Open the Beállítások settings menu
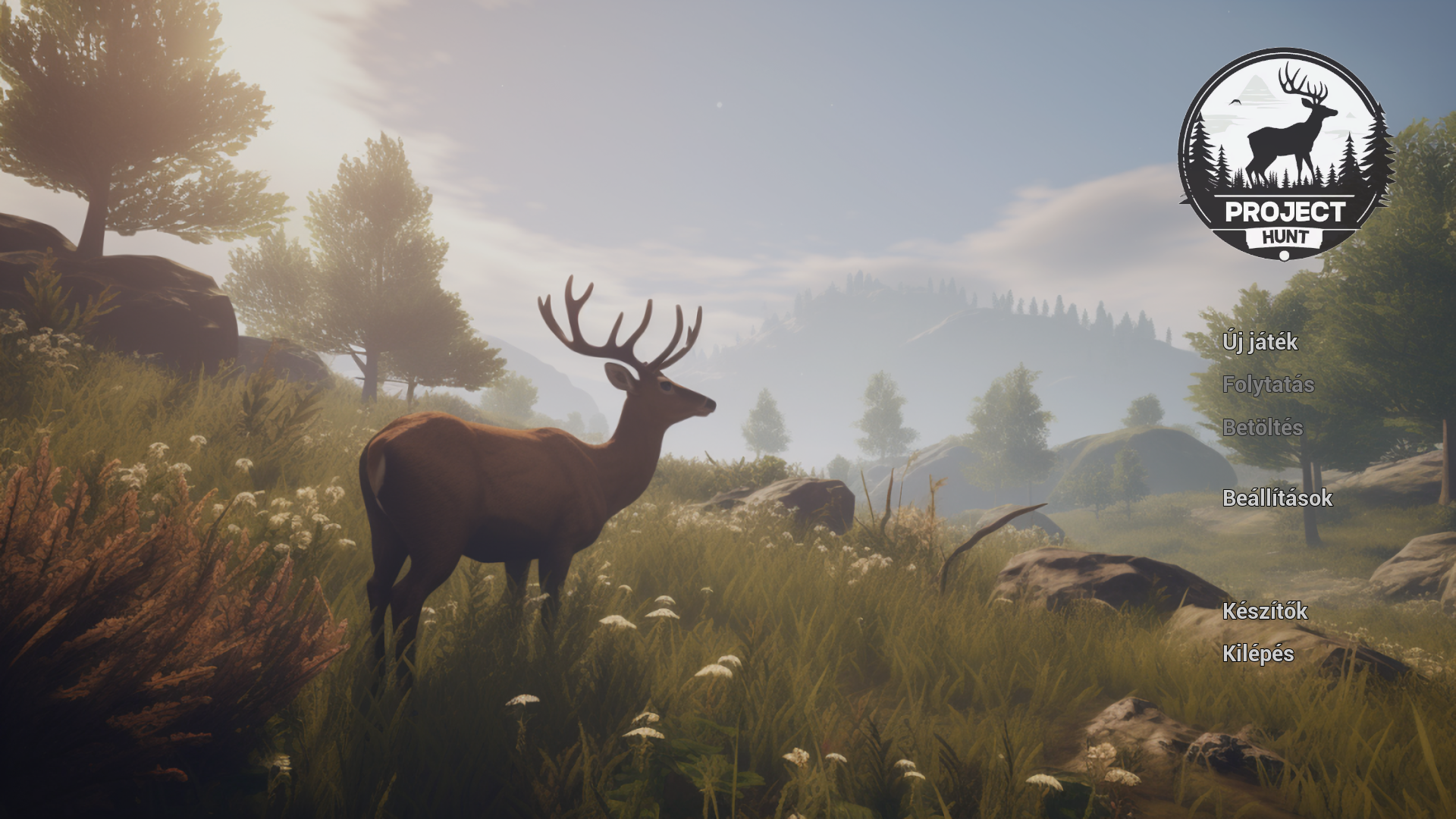Viewport: 1456px width, 819px height. pos(1277,498)
